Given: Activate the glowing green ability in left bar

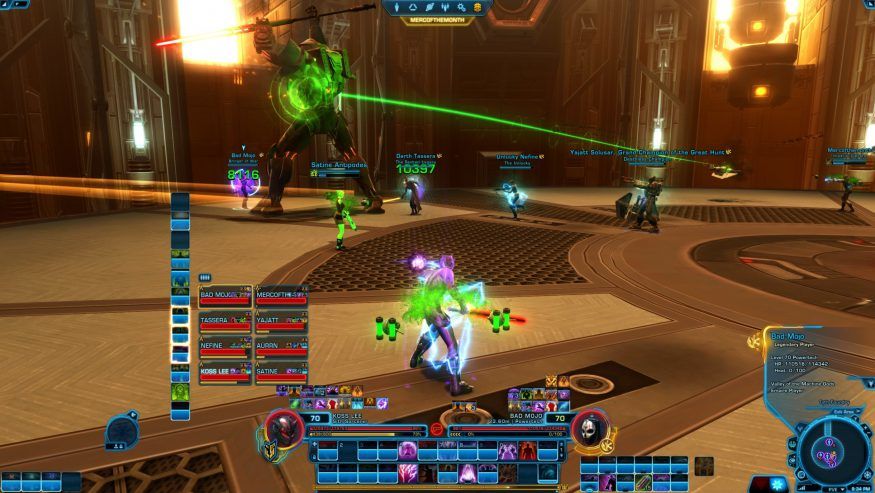Looking at the screenshot, I should [180, 391].
